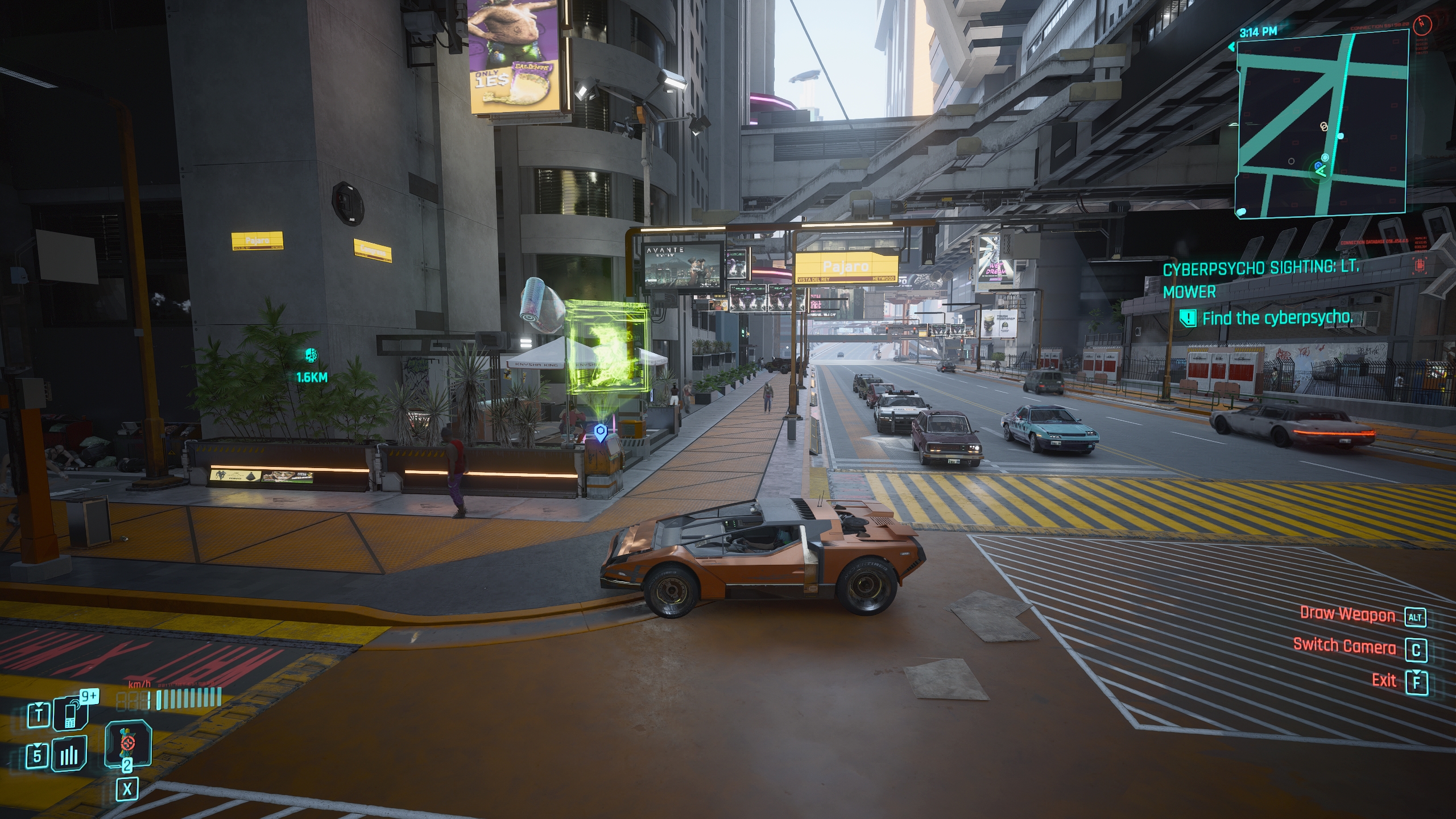Select the Cyberpsycho Sighting quest tracker title
The height and width of the screenshot is (819, 1456).
tap(1260, 280)
